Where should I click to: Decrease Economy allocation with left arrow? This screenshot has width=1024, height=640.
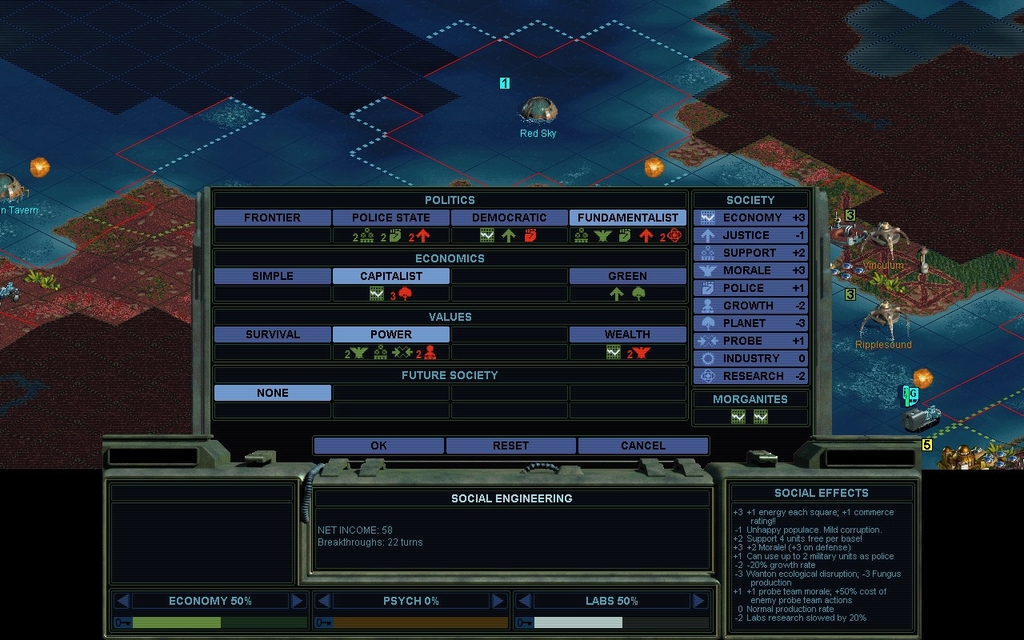(123, 601)
